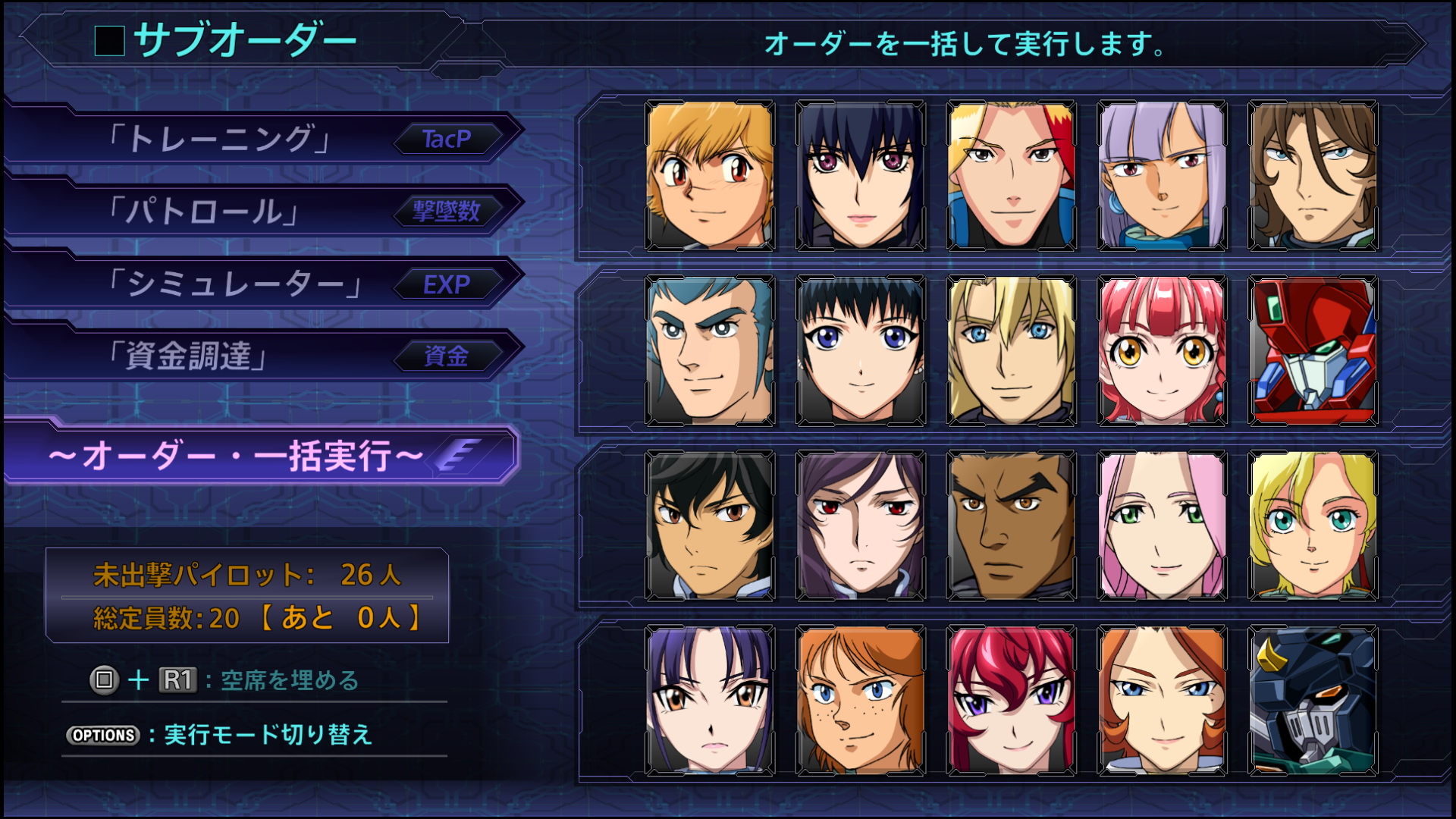Choose the パトロール order entry
The image size is (1456, 819).
pos(262,211)
